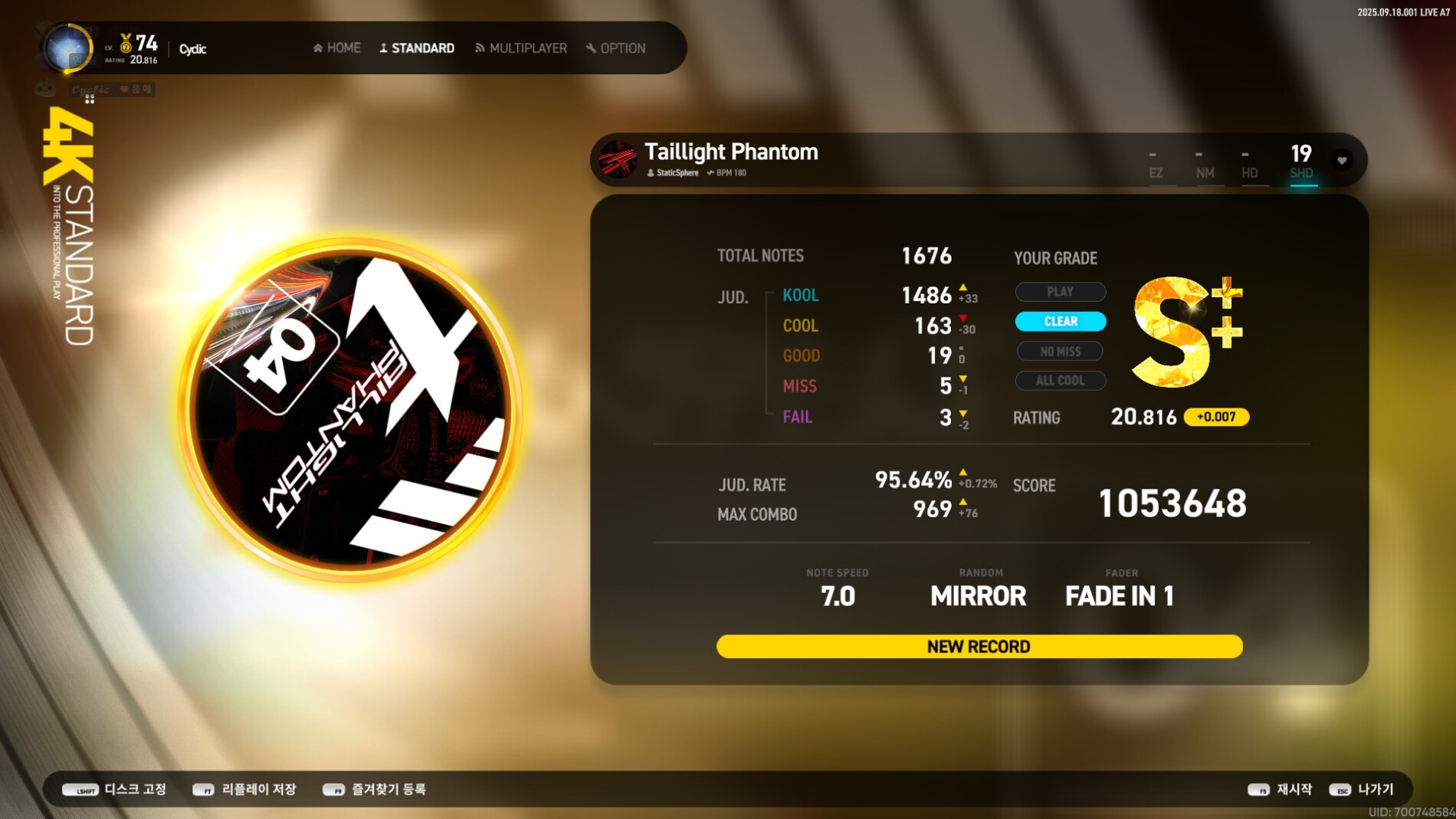Click the NEW RECORD banner
Image resolution: width=1456 pixels, height=819 pixels.
[x=979, y=647]
